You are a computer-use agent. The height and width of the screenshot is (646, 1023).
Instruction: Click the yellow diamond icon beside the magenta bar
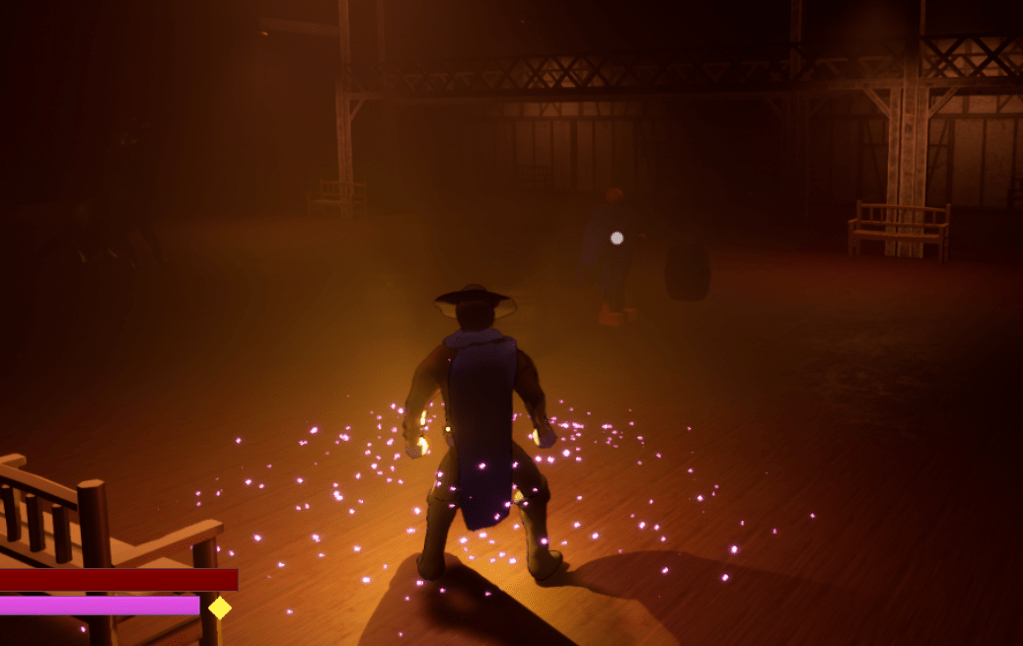(220, 607)
